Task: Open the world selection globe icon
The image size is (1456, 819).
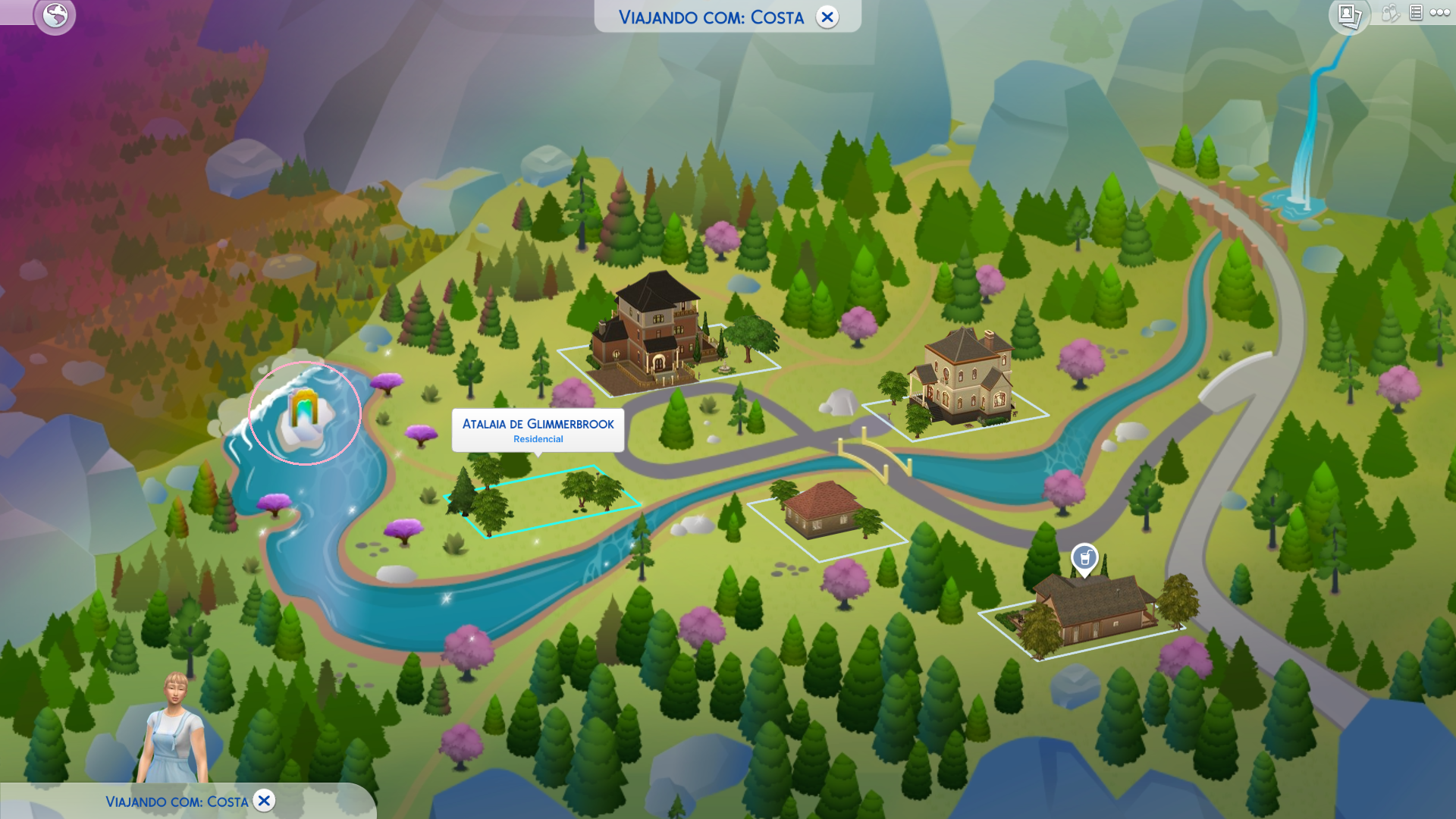Action: pos(55,15)
